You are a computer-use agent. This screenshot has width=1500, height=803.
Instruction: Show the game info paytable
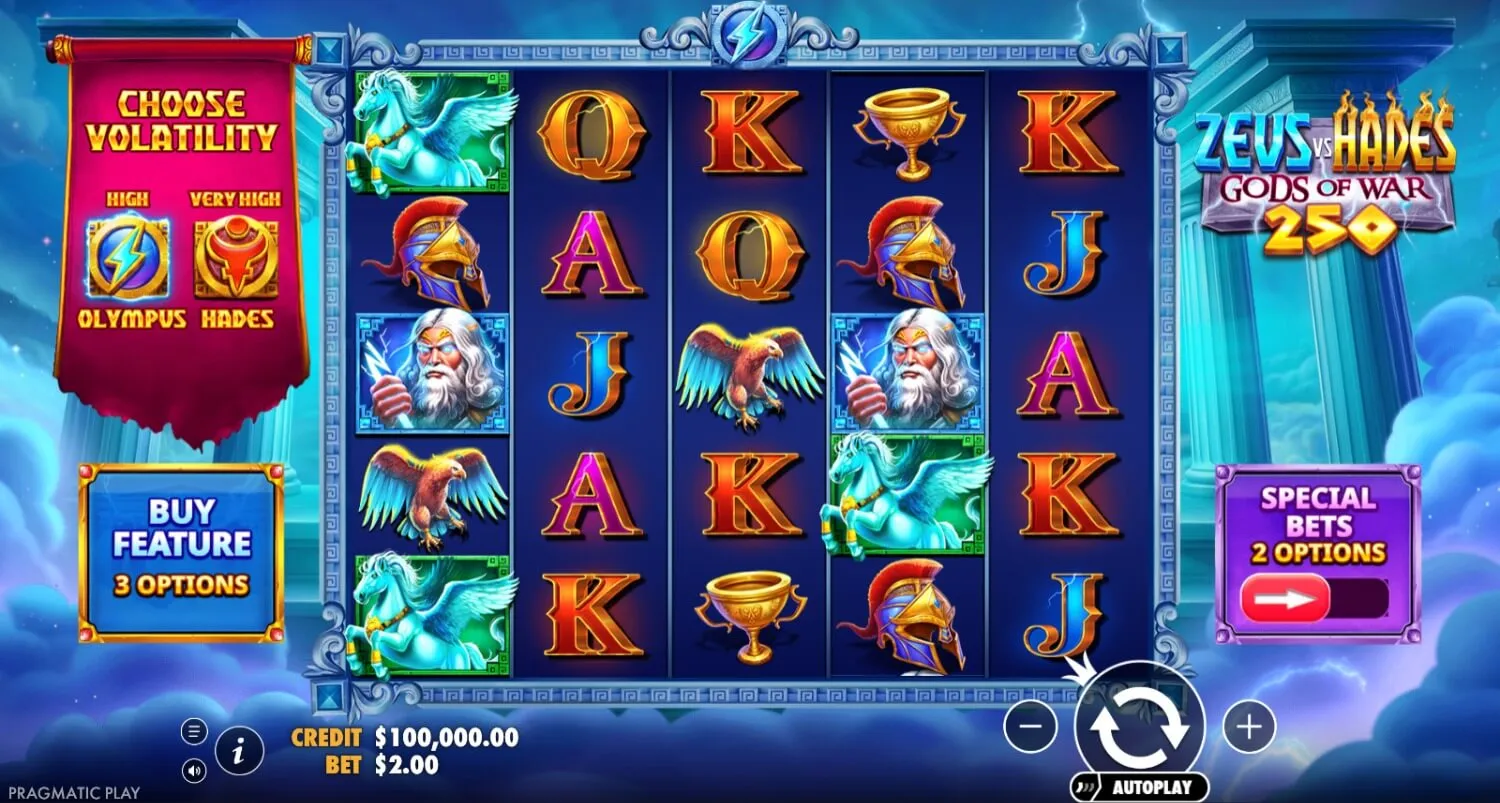240,751
